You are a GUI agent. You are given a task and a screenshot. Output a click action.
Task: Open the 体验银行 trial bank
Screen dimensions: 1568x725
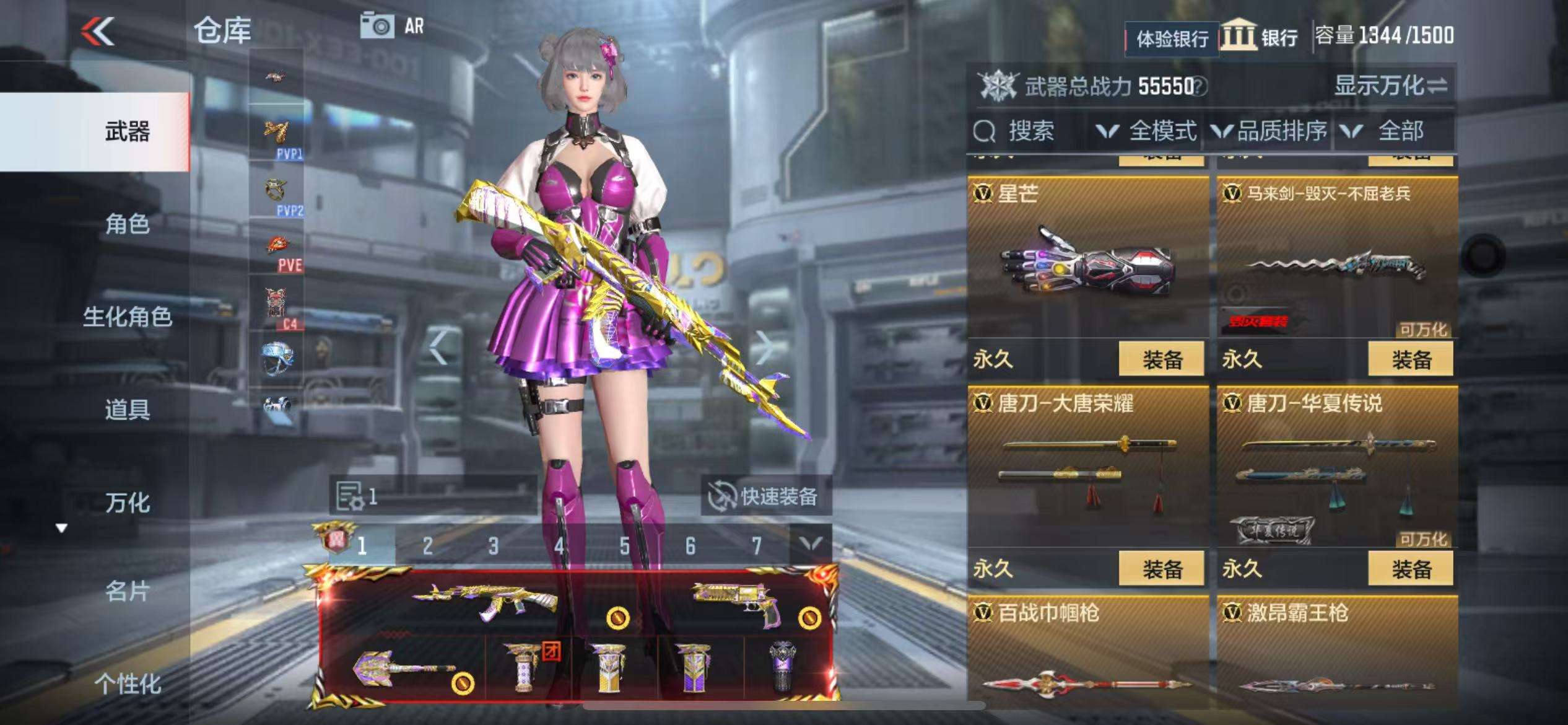pyautogui.click(x=1172, y=39)
